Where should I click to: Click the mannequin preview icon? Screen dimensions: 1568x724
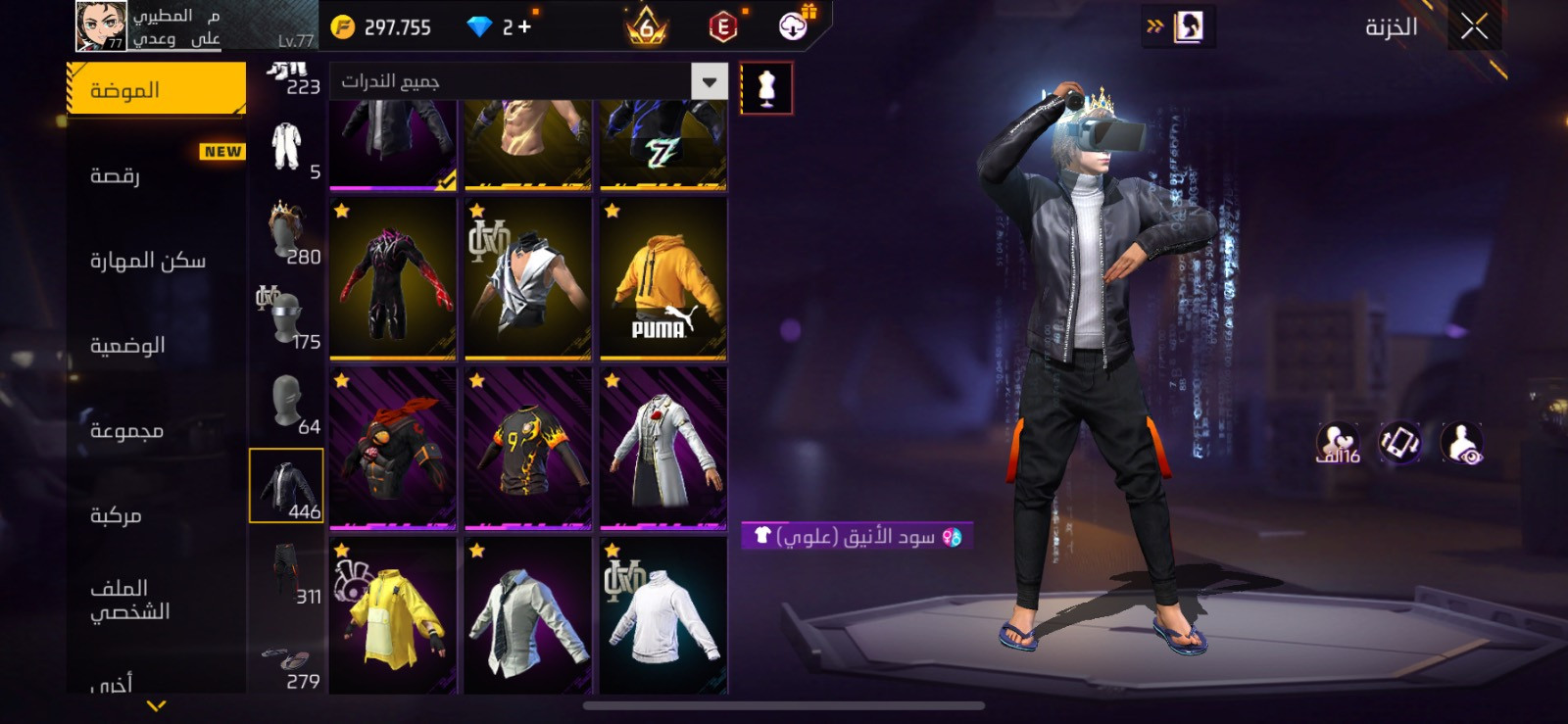coord(766,89)
